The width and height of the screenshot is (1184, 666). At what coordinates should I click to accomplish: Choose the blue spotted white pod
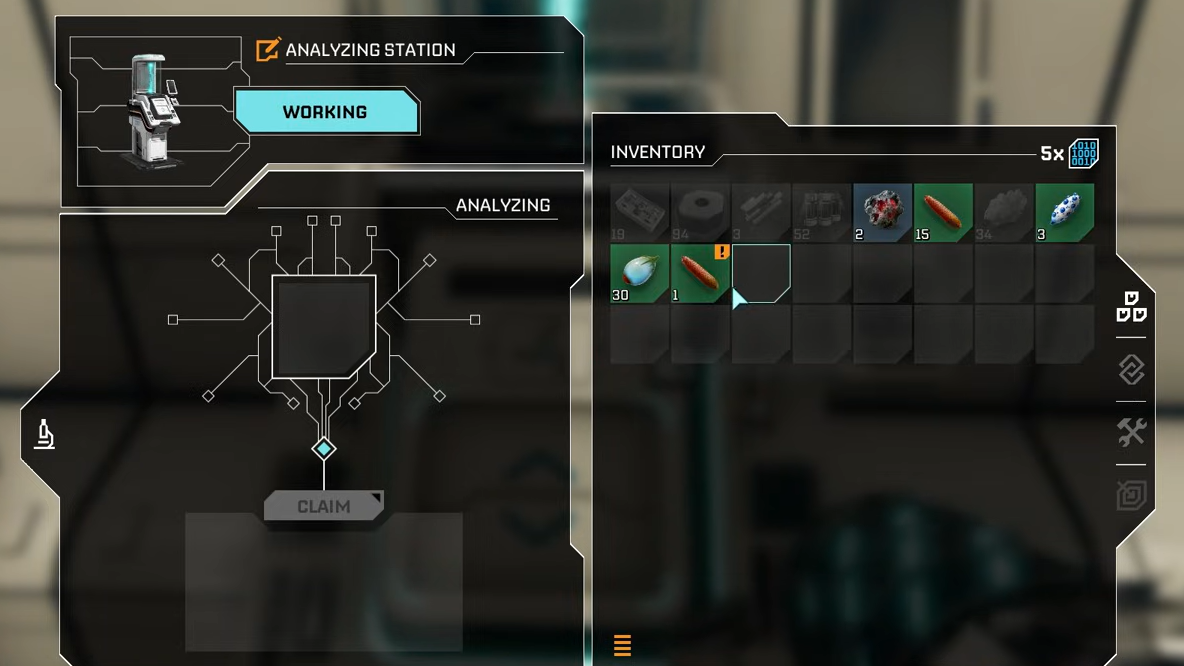[1065, 212]
